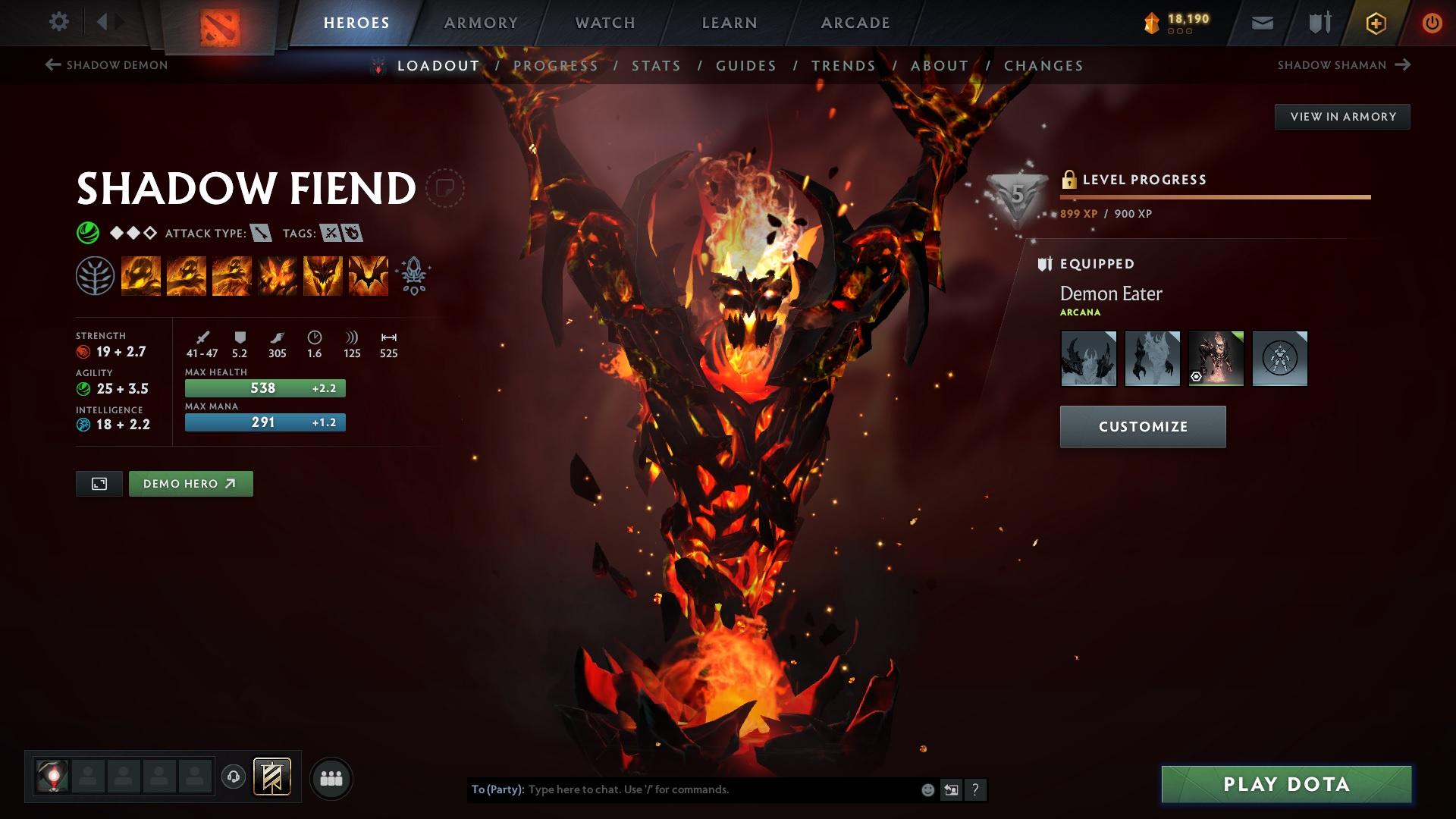
Task: Select the Aghanim's Scepter upgrade icon
Action: click(x=412, y=275)
